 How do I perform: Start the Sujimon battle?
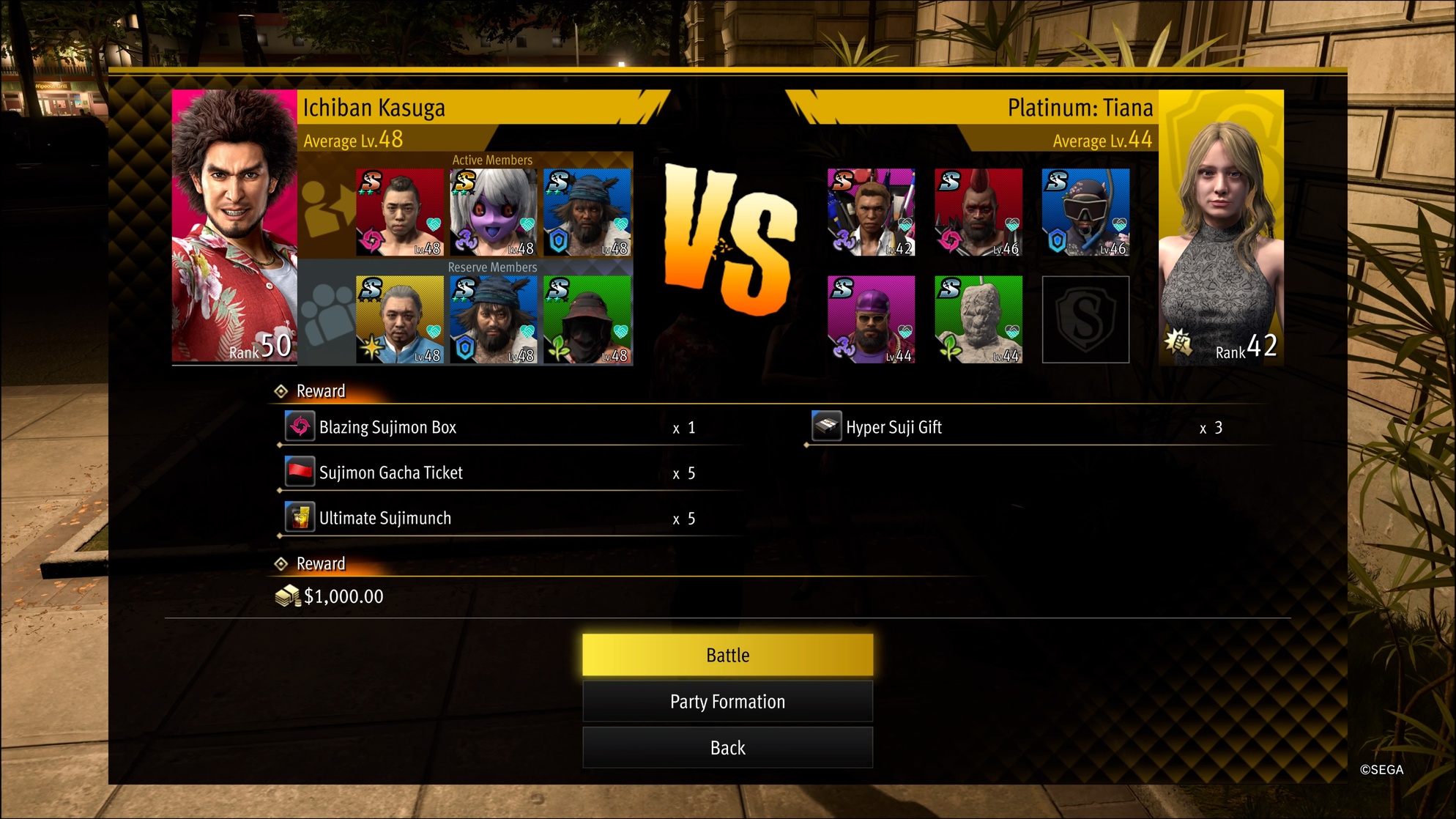tap(727, 655)
